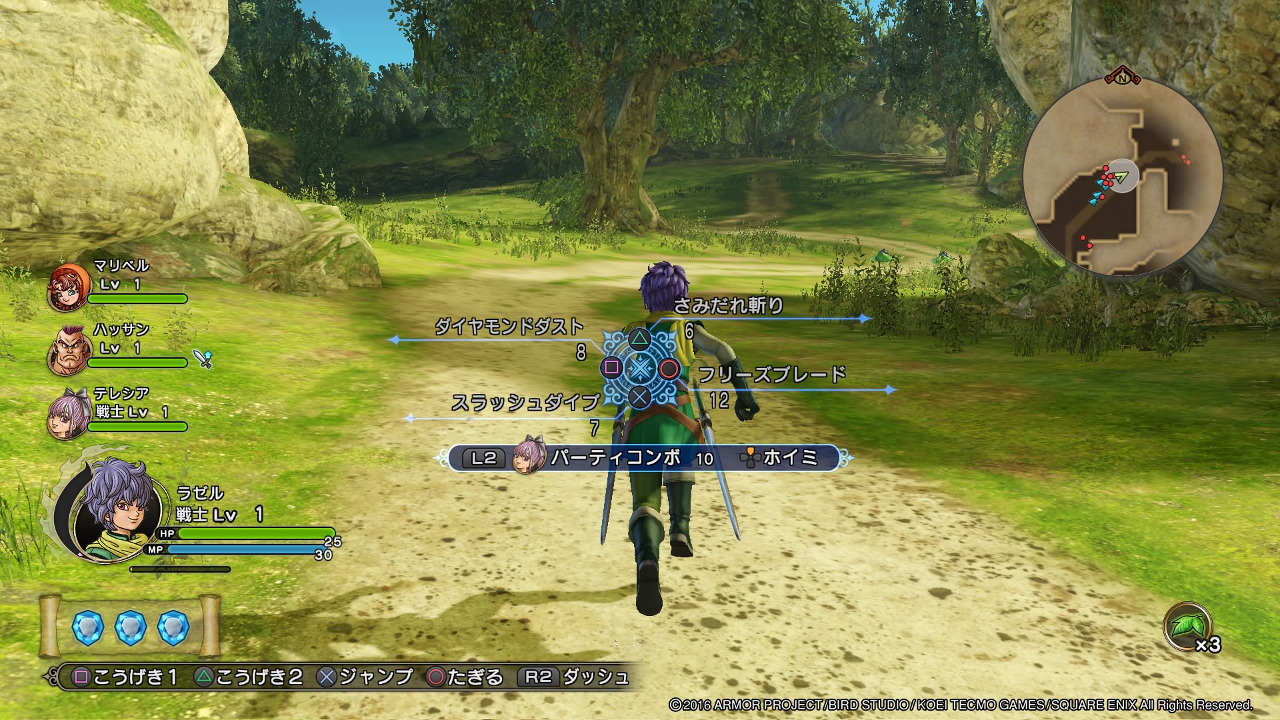Select Maribel's party portrait
Screen dimensions: 1280x720
[x=68, y=289]
